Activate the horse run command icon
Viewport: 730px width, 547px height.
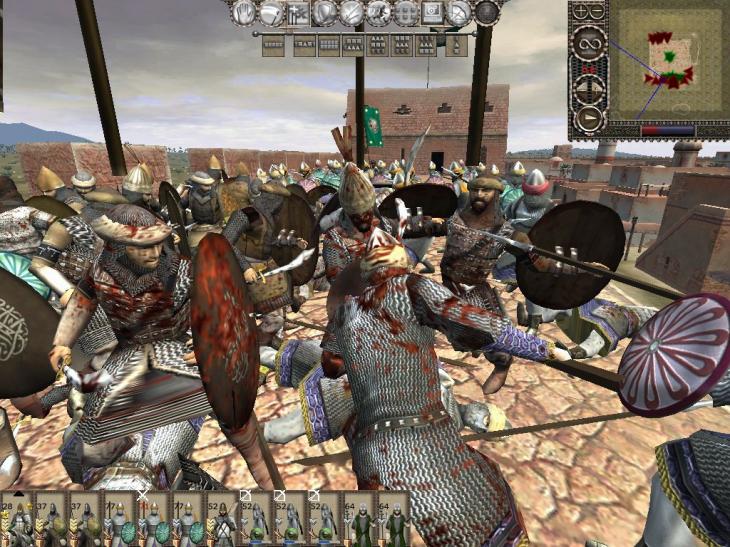point(378,13)
